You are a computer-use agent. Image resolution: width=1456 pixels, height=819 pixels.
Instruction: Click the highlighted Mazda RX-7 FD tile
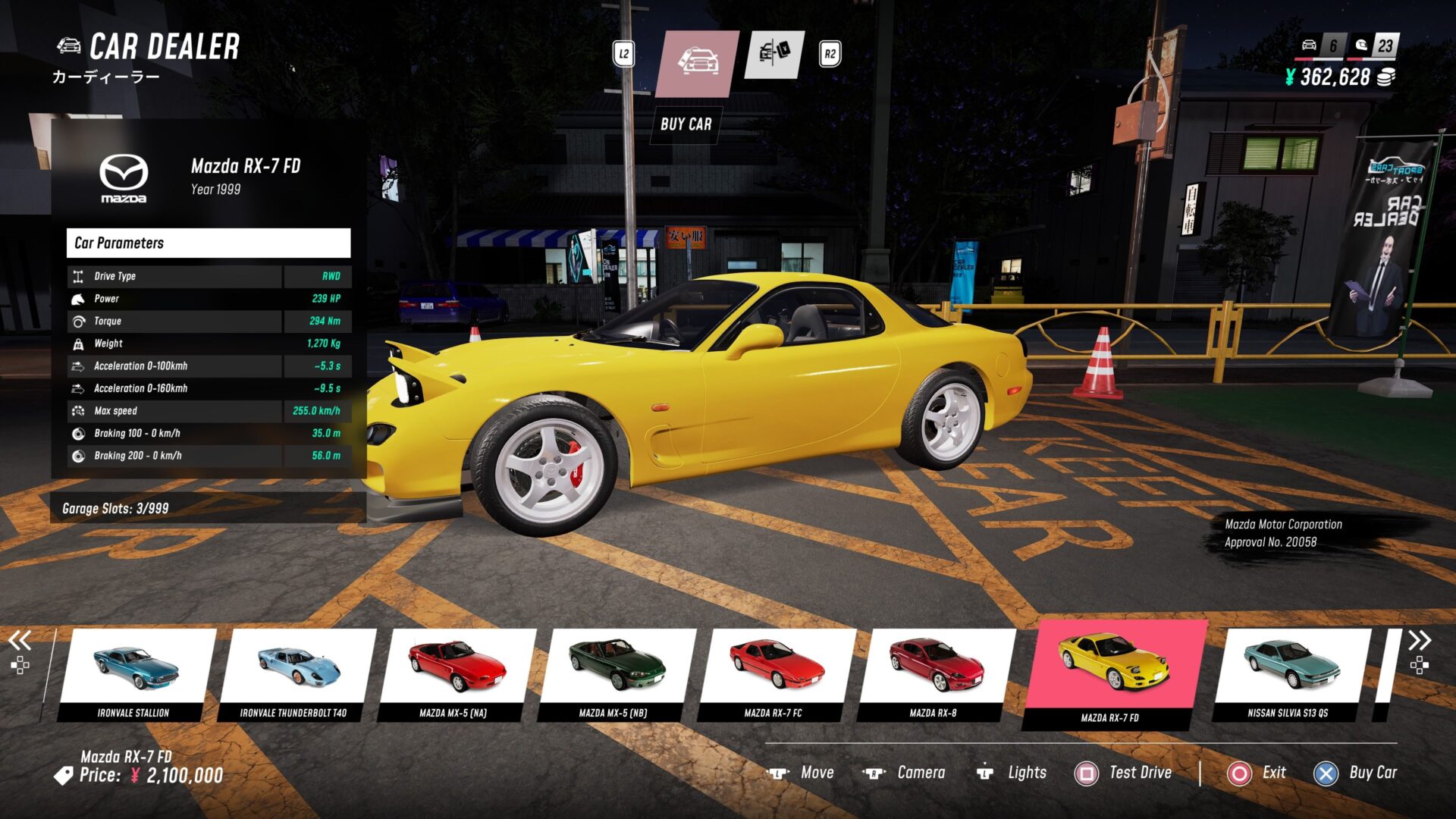(x=1112, y=673)
